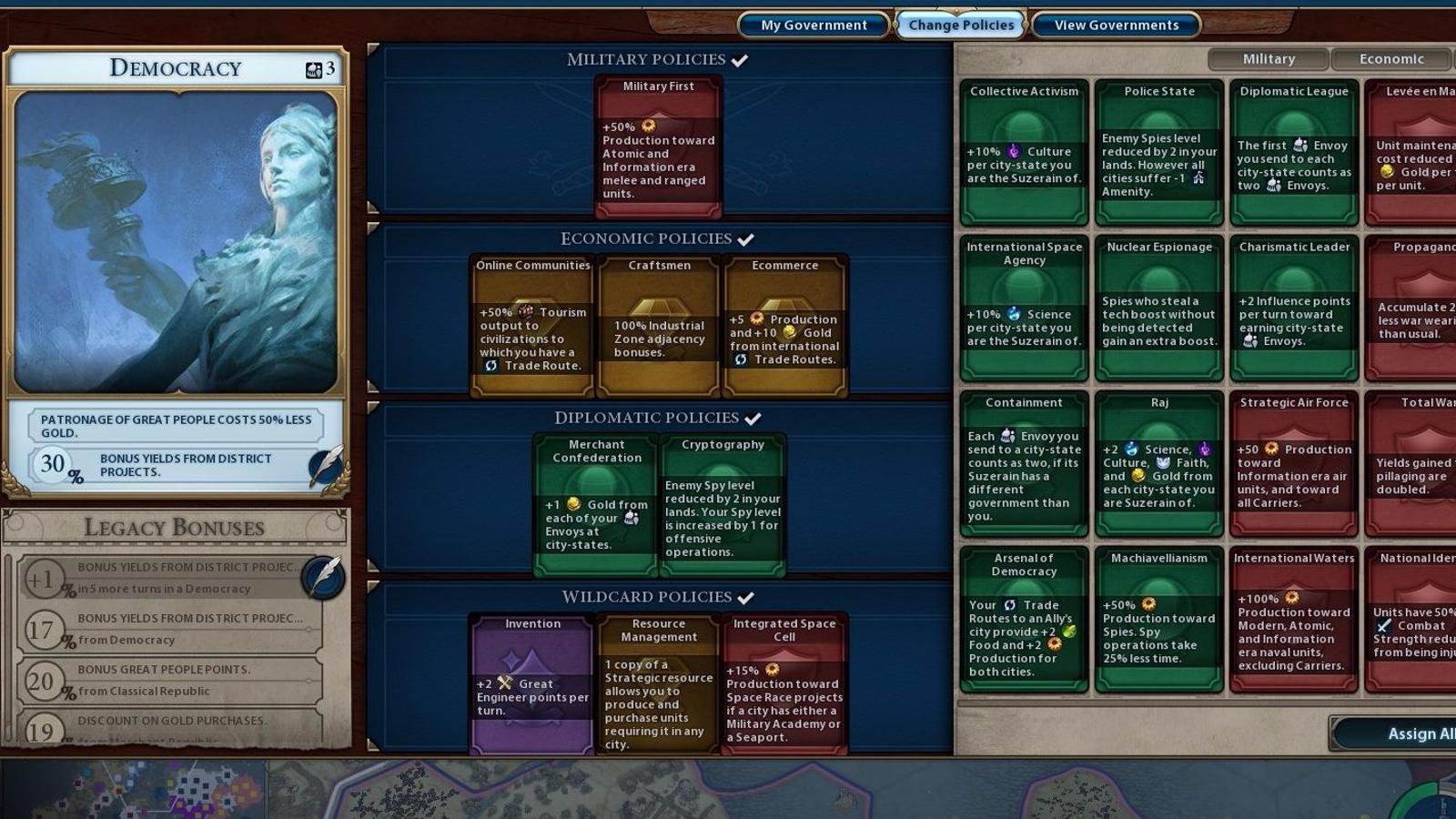Open the Economic policies tab on right panel
This screenshot has width=1456, height=819.
[x=1390, y=58]
